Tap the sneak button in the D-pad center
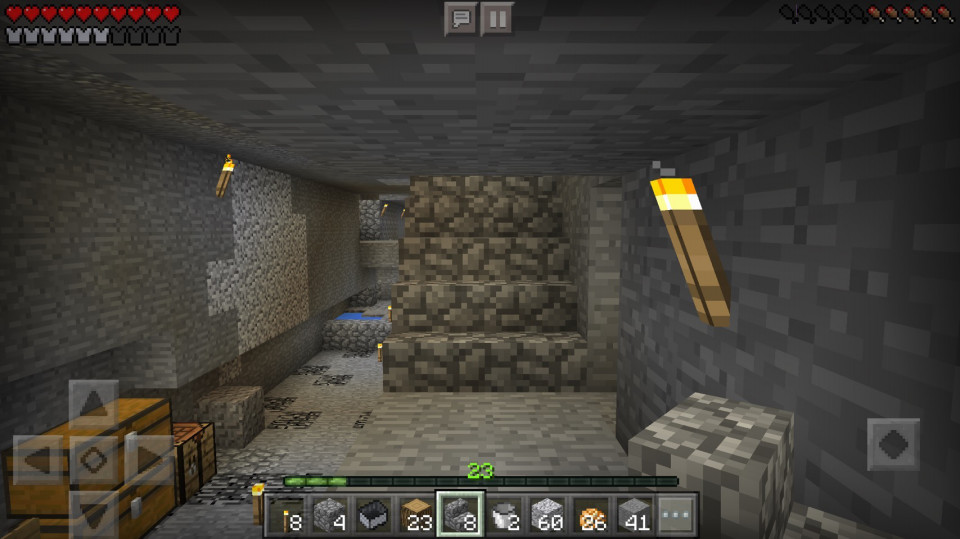The height and width of the screenshot is (539, 960). (x=93, y=460)
